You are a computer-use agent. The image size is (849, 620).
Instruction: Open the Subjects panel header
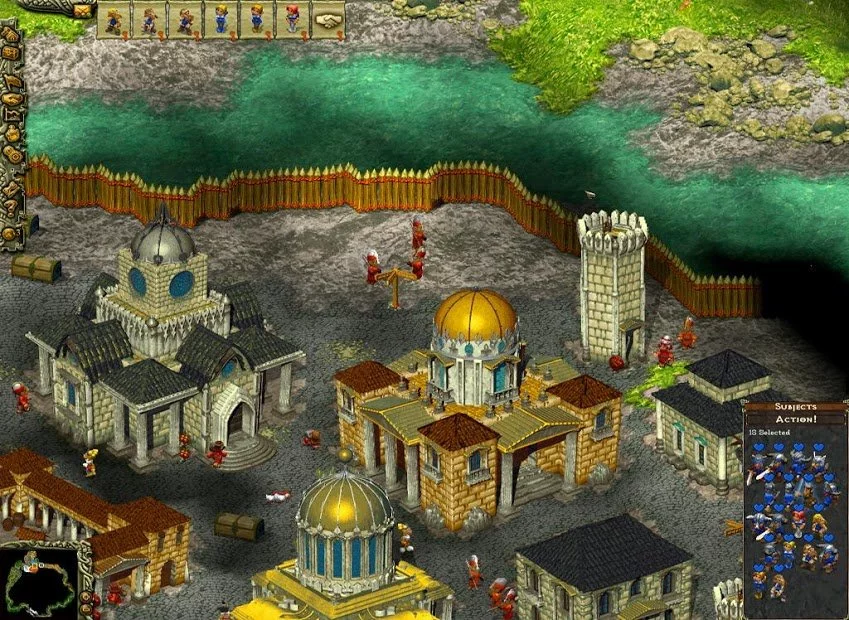[x=796, y=407]
